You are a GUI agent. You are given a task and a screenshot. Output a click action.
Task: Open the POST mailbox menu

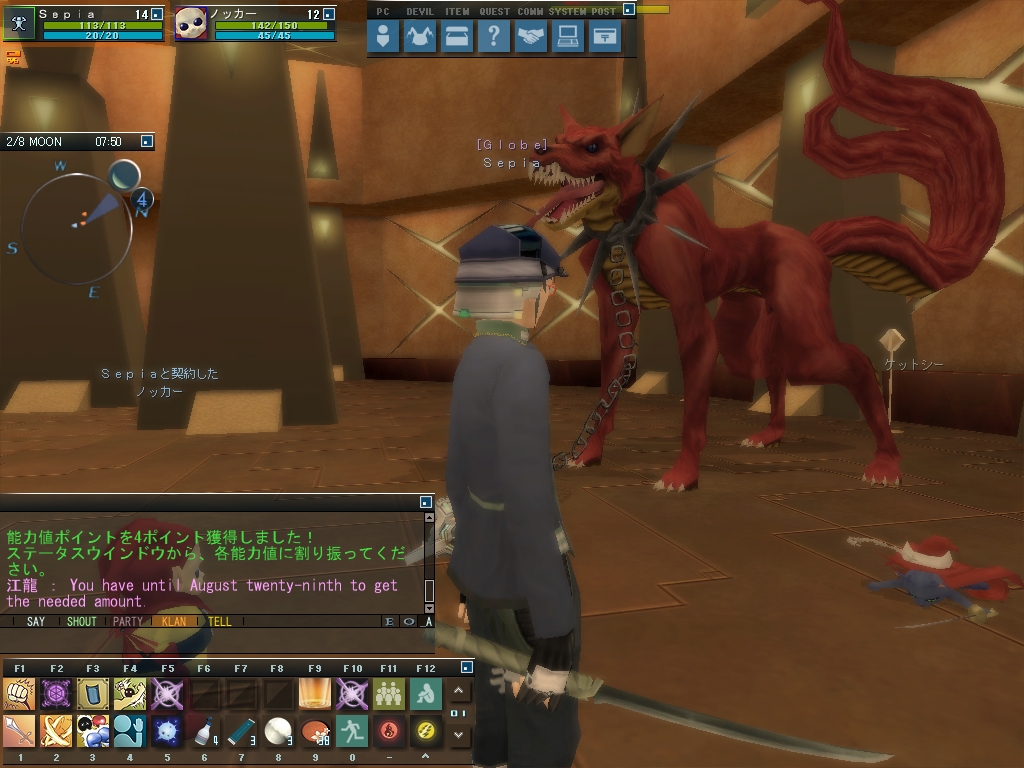pos(605,37)
